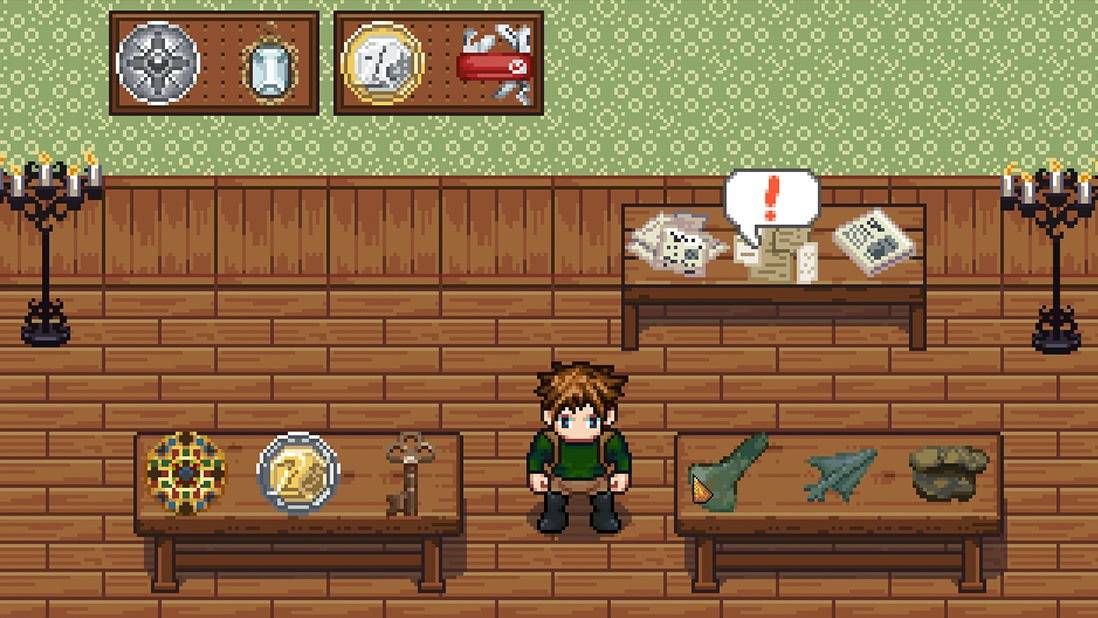The width and height of the screenshot is (1098, 618).
Task: Select the silver round medallion slot
Action: coord(158,63)
